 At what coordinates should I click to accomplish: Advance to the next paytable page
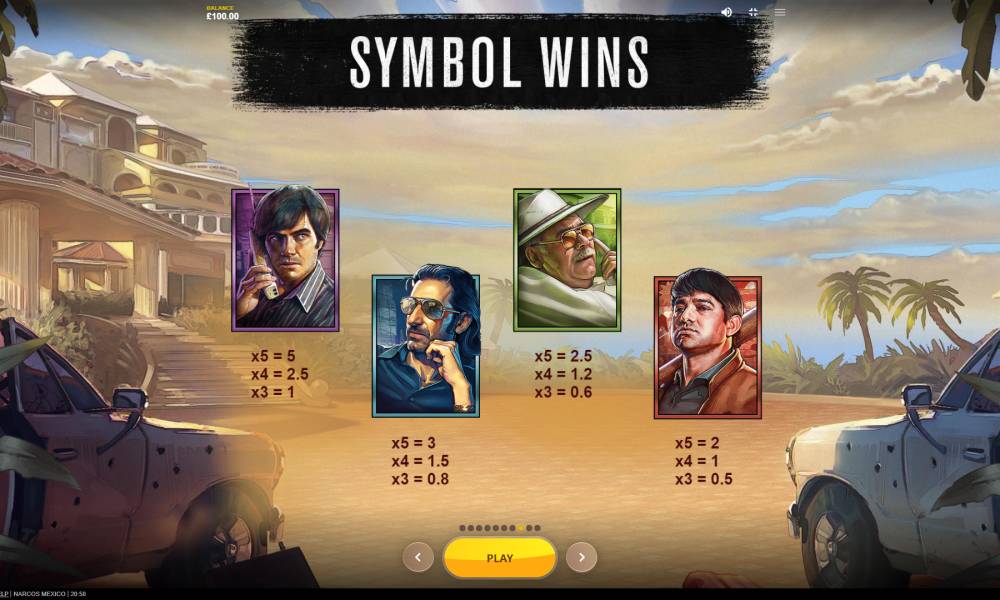coord(581,557)
